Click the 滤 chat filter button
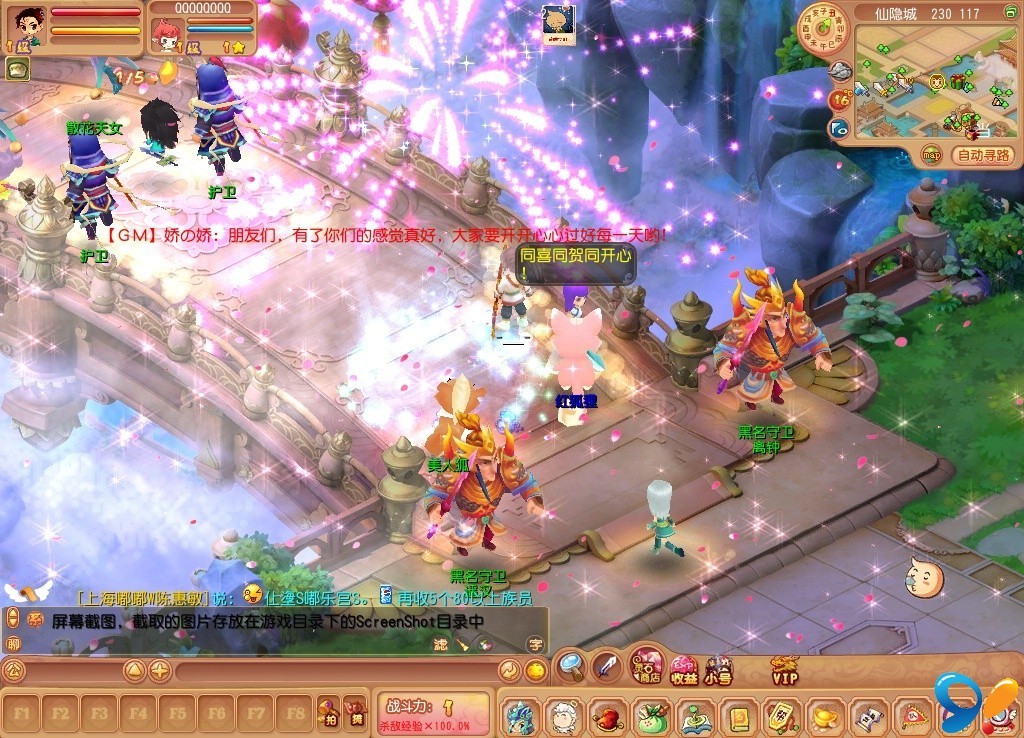Screen dimensions: 1024x738 click(x=440, y=645)
